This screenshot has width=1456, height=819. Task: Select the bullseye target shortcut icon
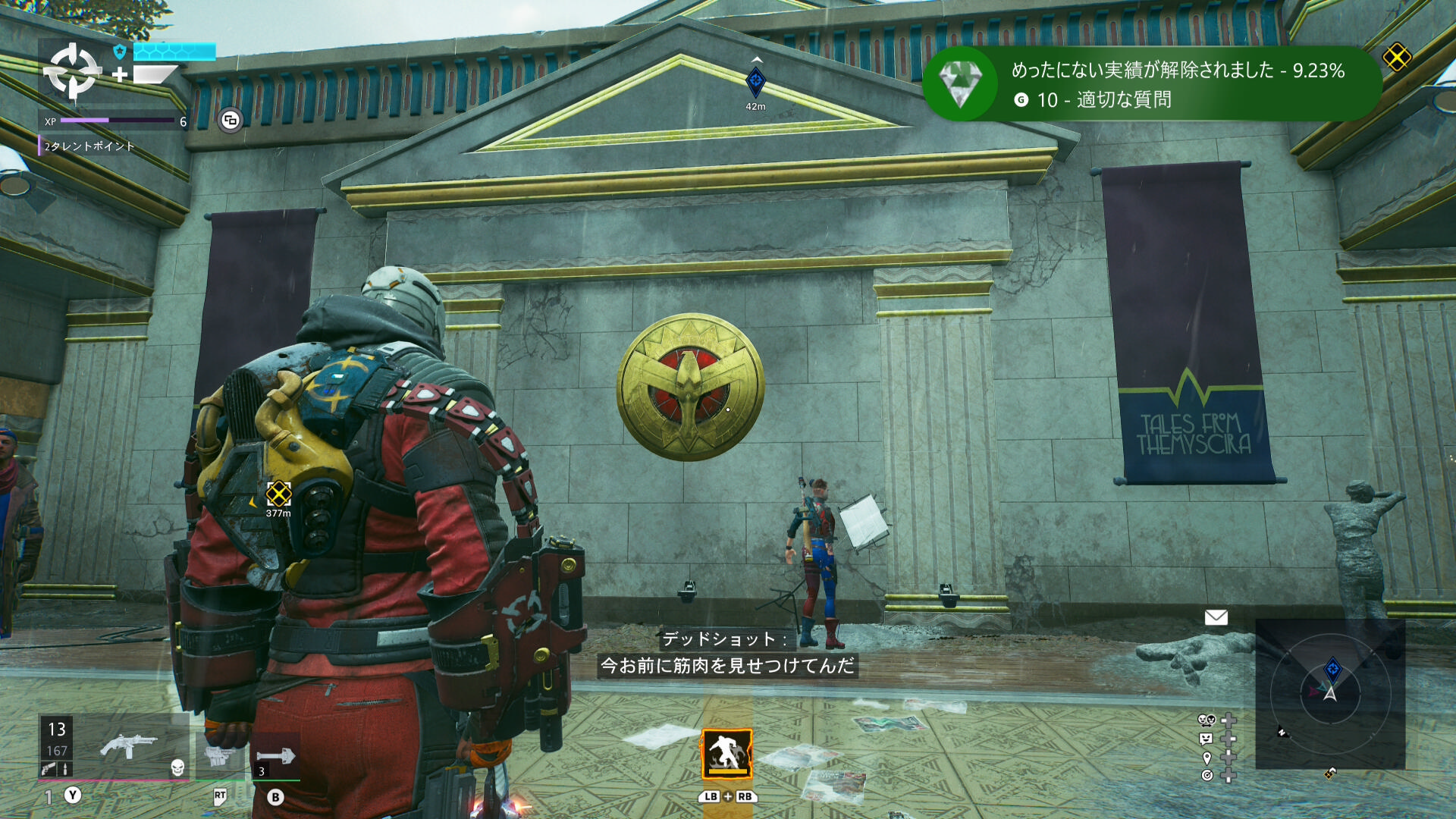(1207, 775)
